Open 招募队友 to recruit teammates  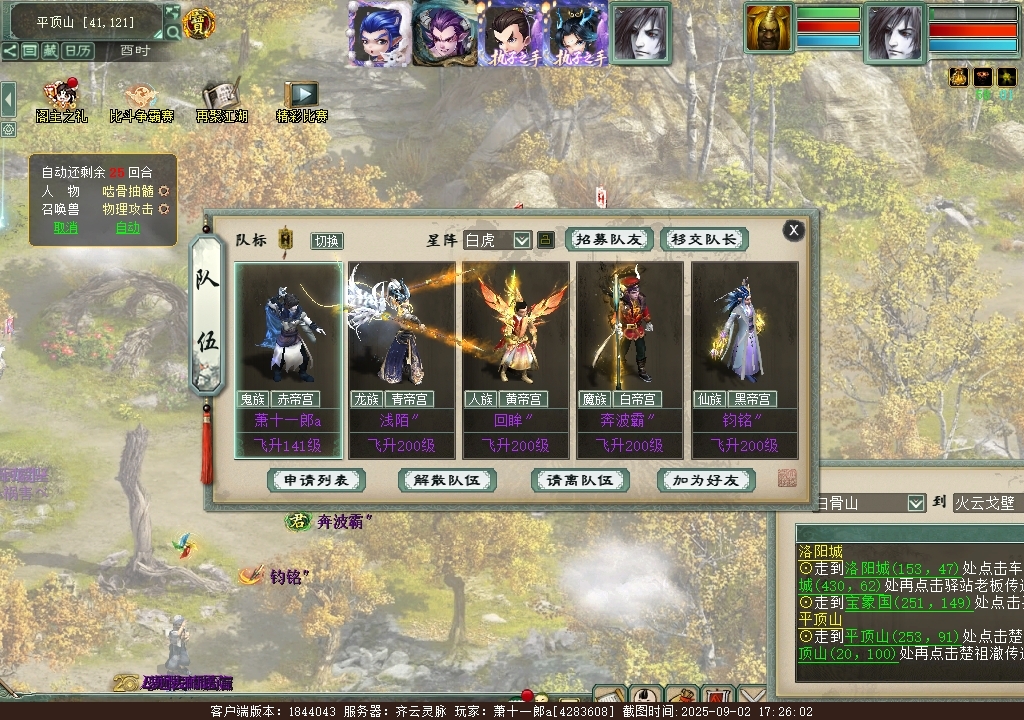(609, 240)
